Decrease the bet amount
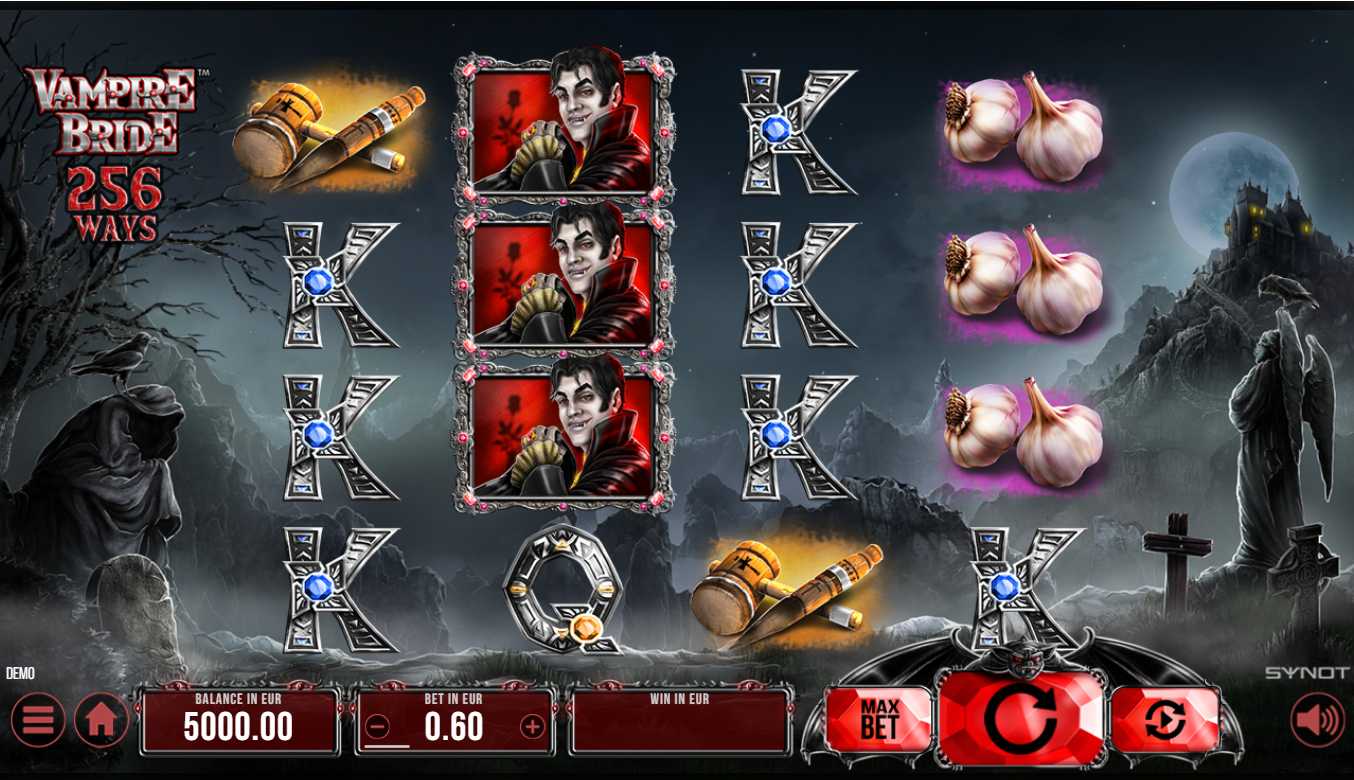Screen dimensions: 1354x780 [x=378, y=727]
